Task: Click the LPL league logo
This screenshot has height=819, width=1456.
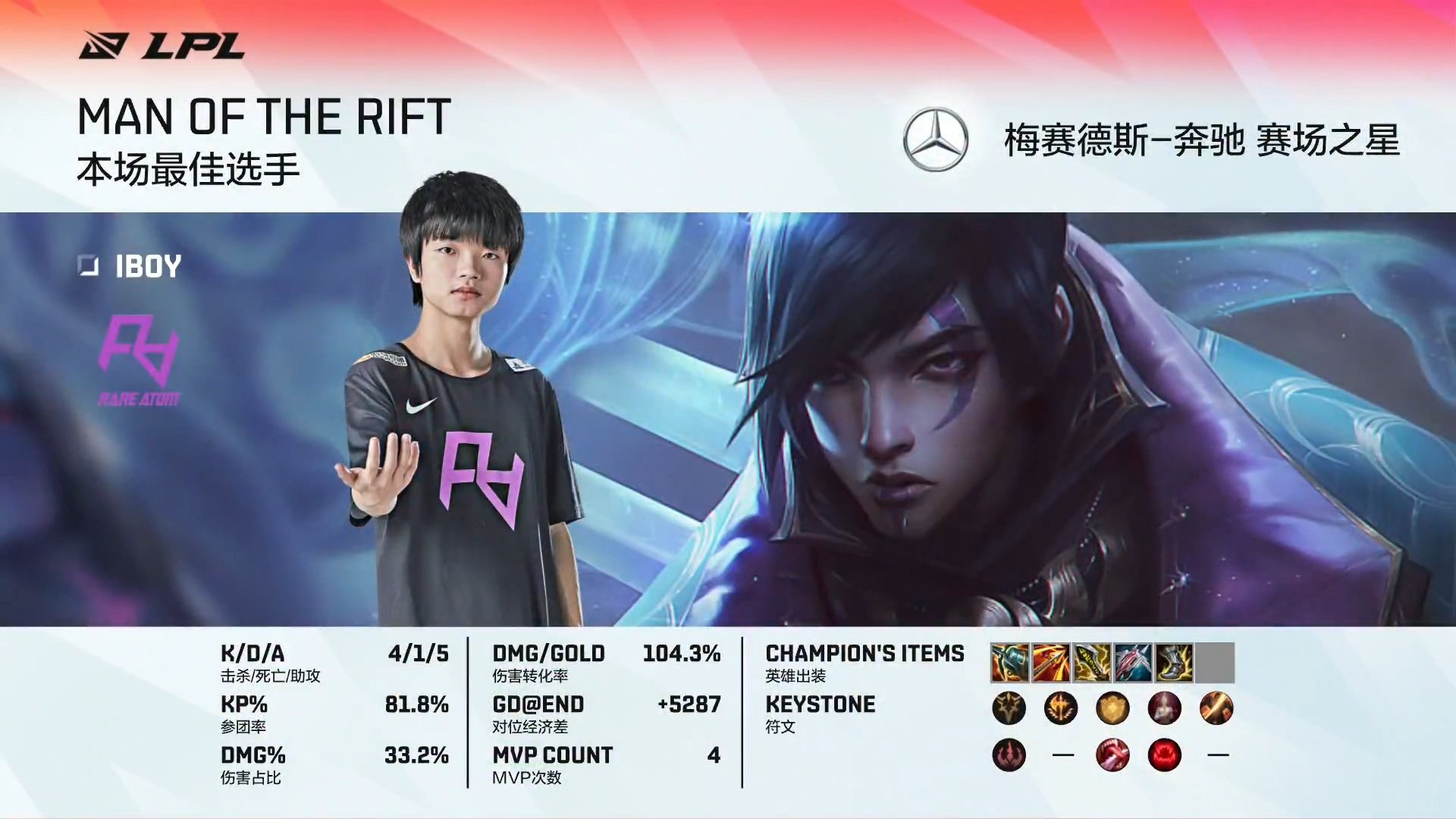Action: pos(162,46)
